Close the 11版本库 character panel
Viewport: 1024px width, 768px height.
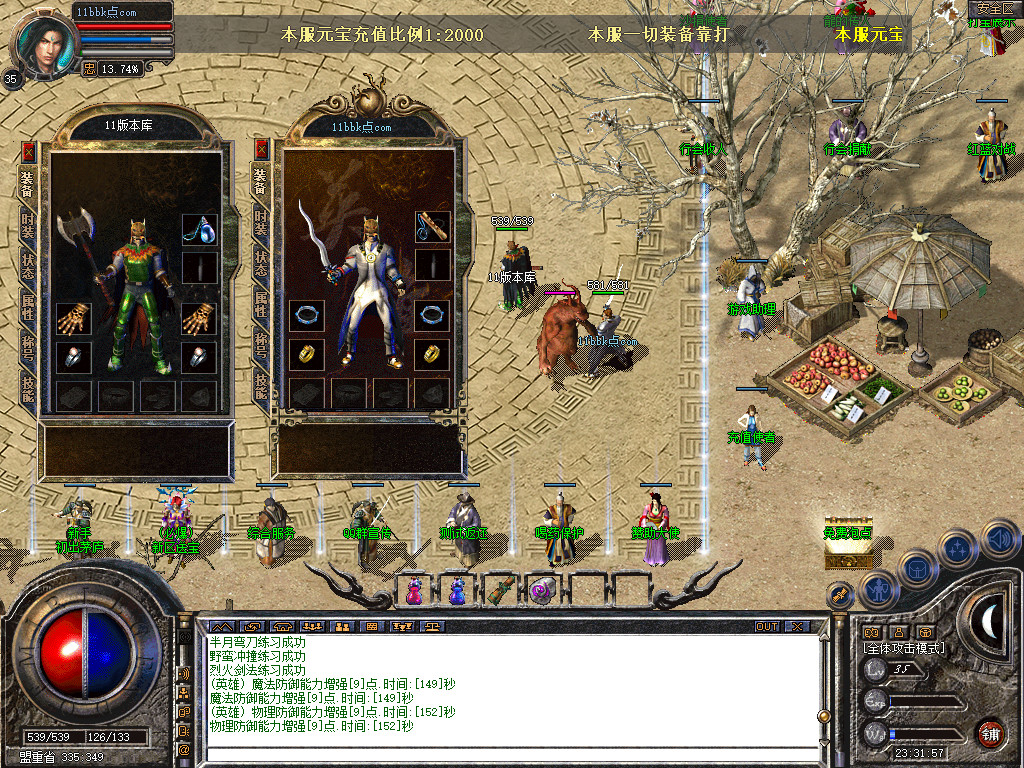[x=28, y=152]
